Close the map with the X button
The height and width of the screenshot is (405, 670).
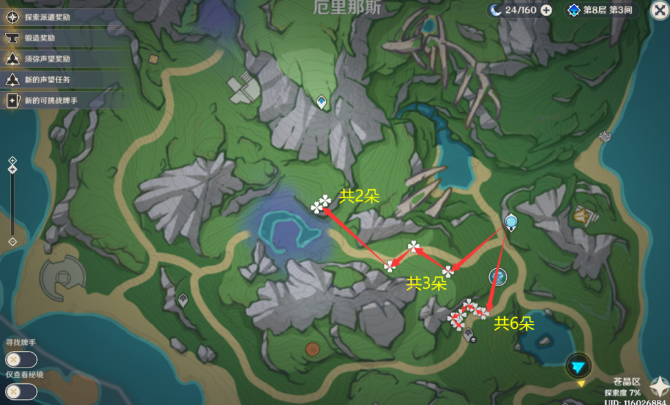pos(657,10)
